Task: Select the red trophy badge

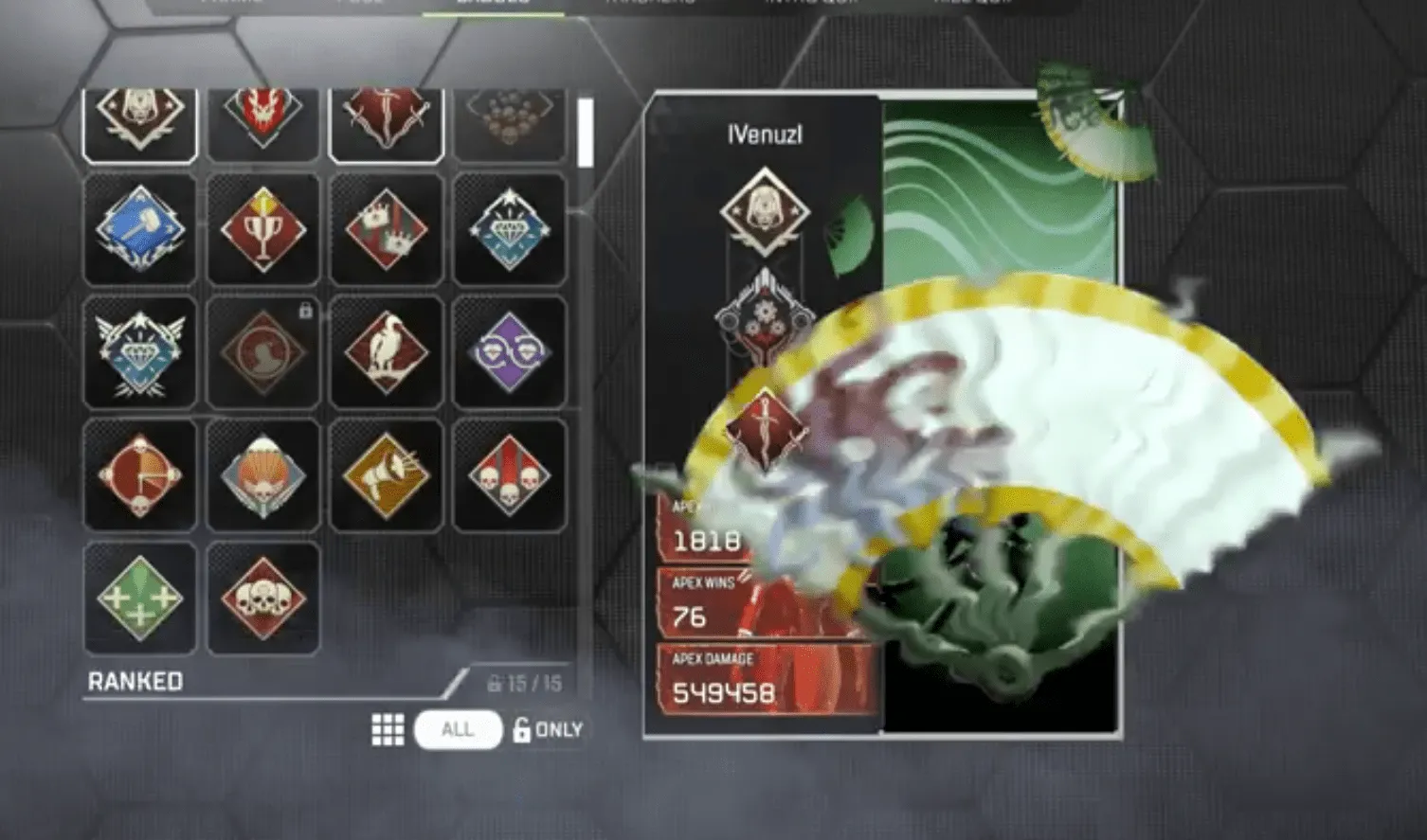Action: tap(263, 229)
